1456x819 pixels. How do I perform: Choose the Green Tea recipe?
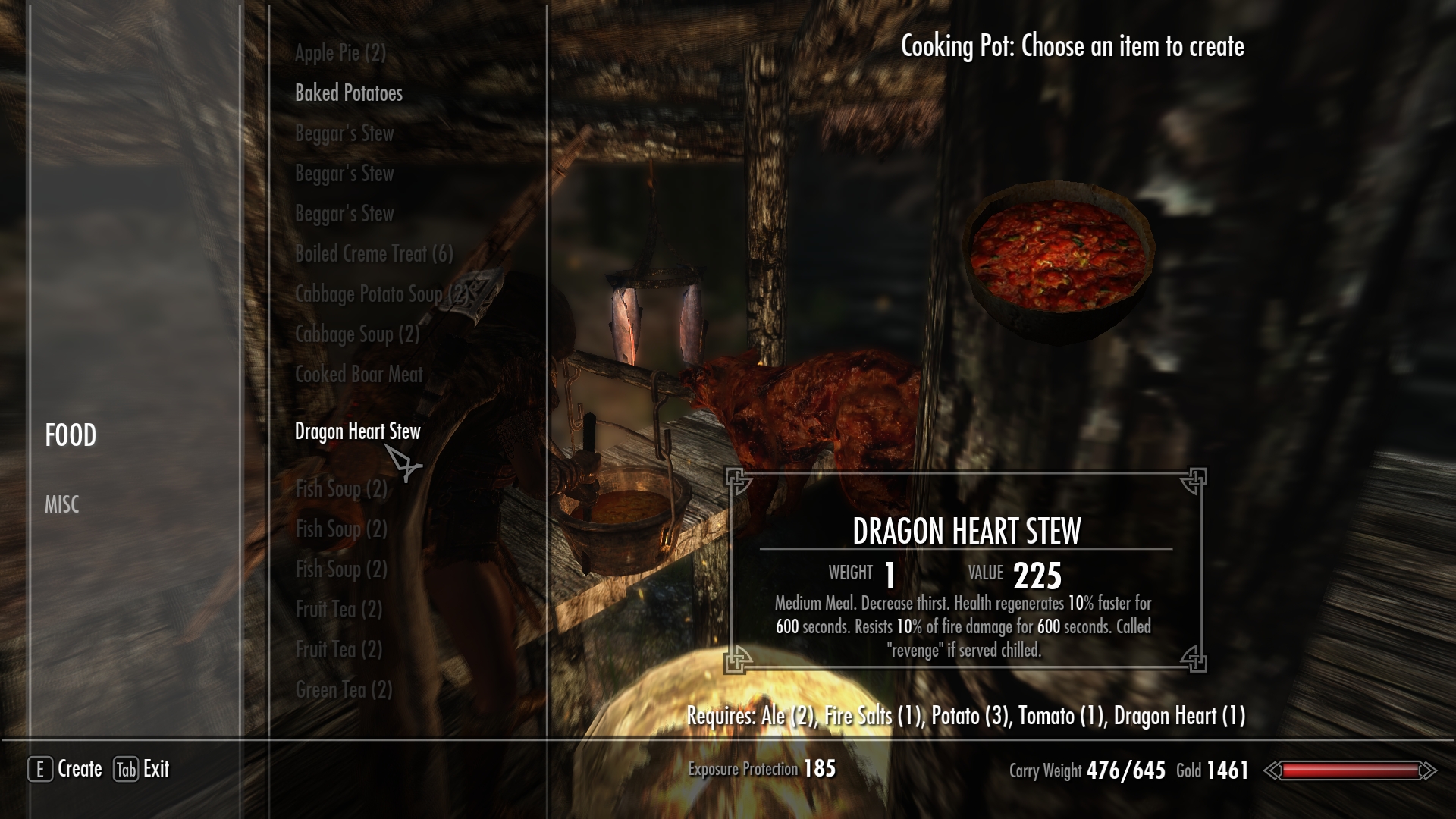click(343, 690)
